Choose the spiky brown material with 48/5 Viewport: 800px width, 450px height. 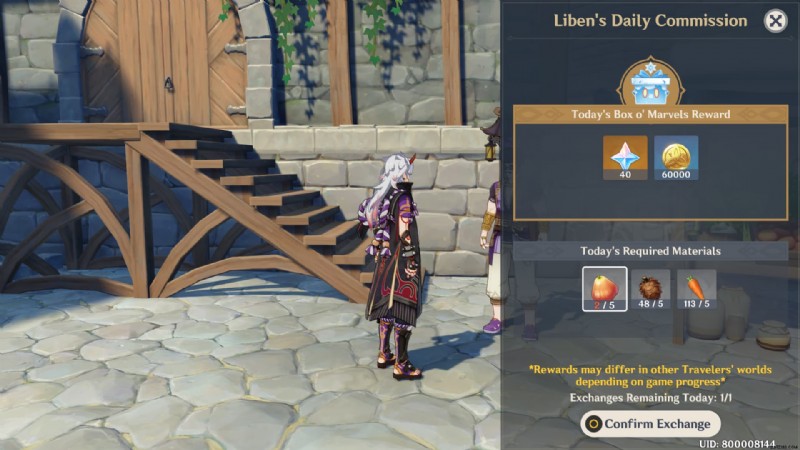tap(652, 289)
